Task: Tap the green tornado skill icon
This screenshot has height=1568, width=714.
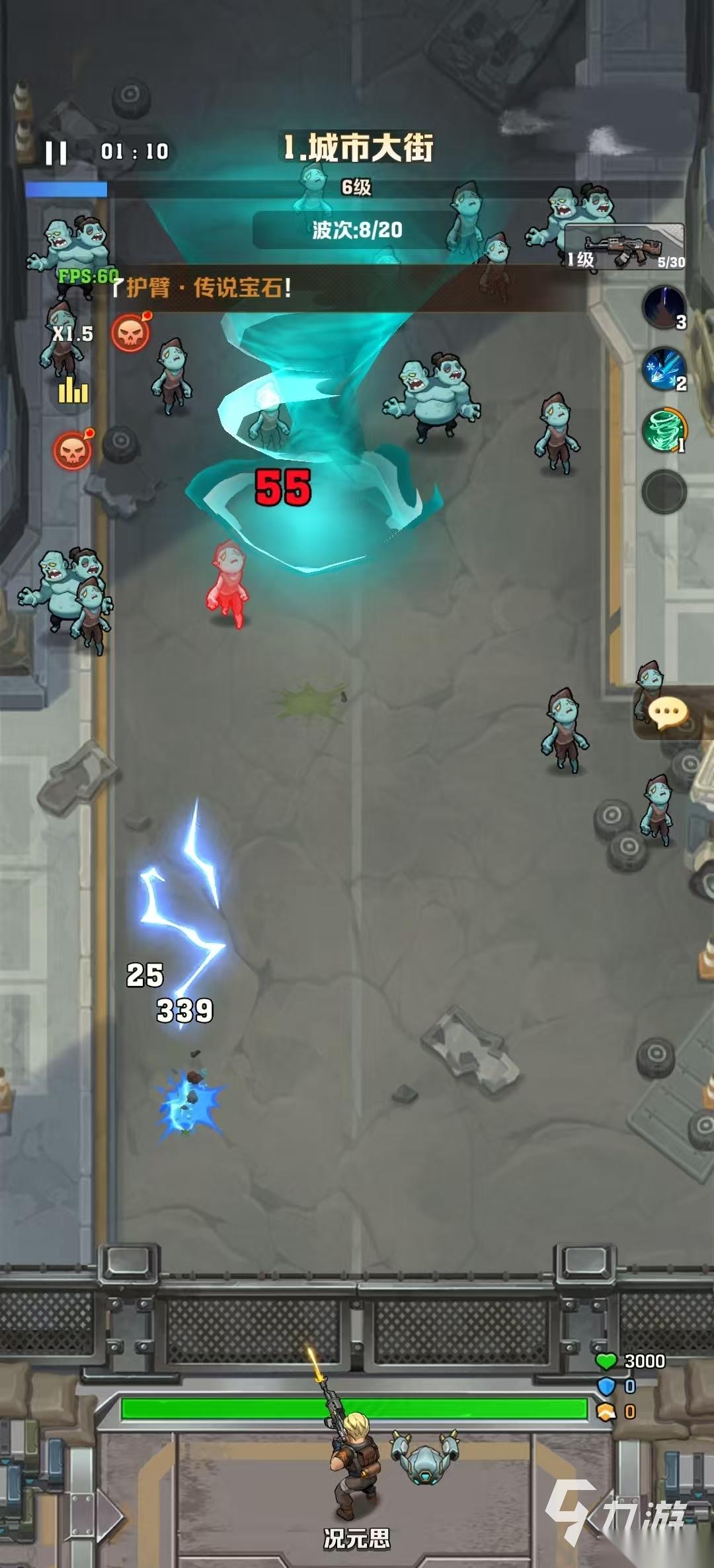Action: point(663,430)
